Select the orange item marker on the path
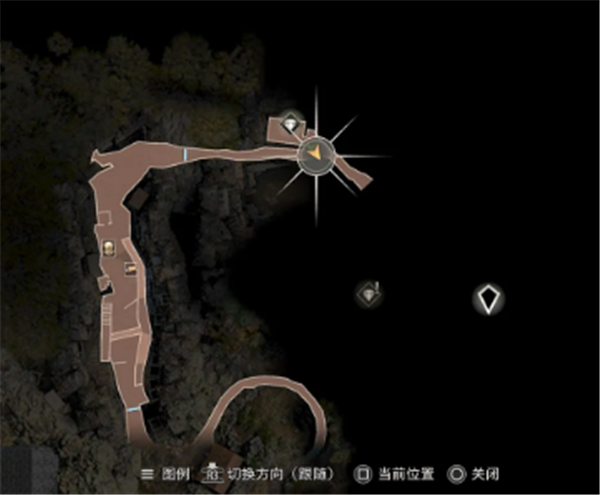This screenshot has height=495, width=600. 130,267
